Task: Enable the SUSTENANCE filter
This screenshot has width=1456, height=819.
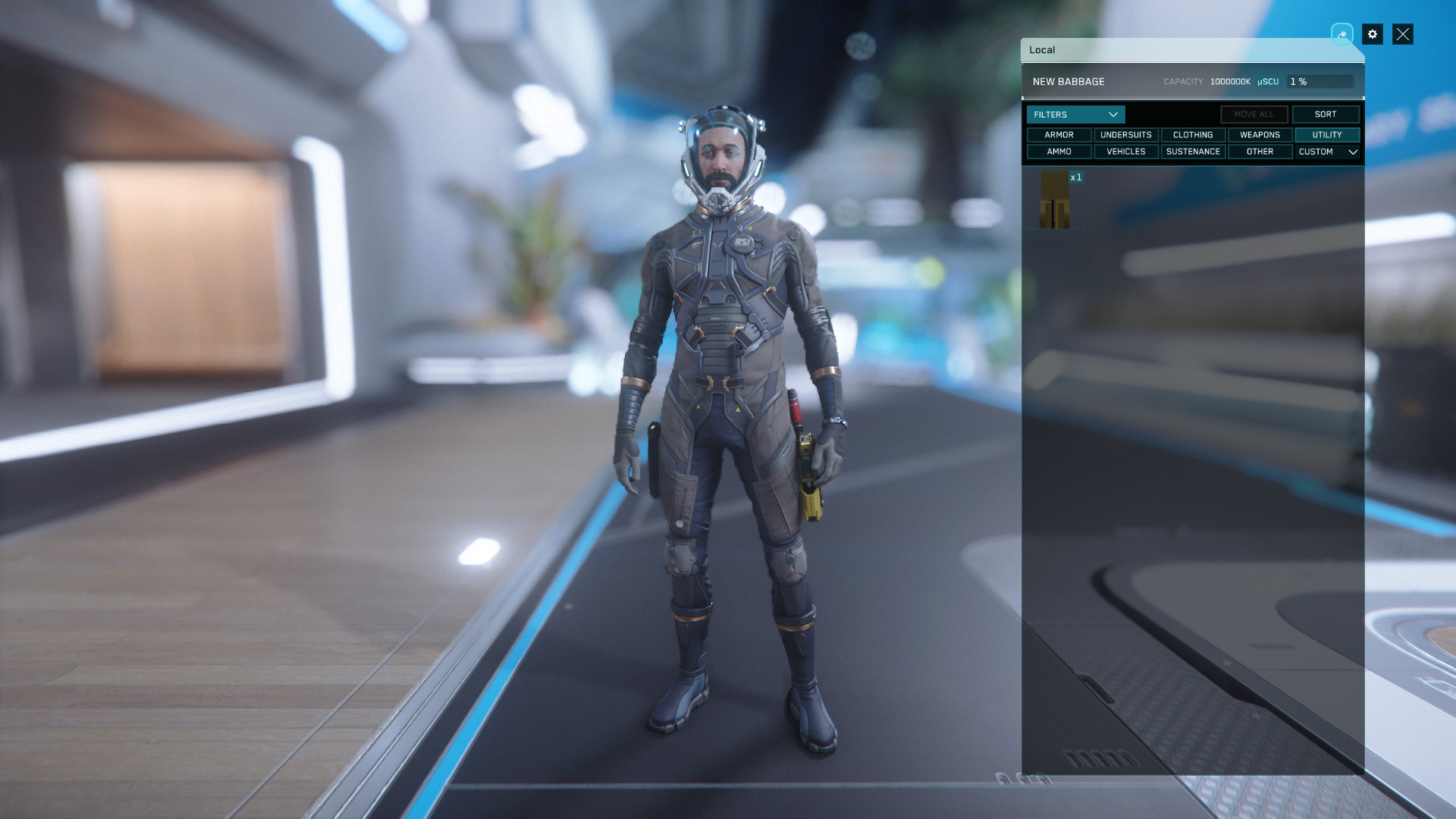Action: (x=1192, y=152)
